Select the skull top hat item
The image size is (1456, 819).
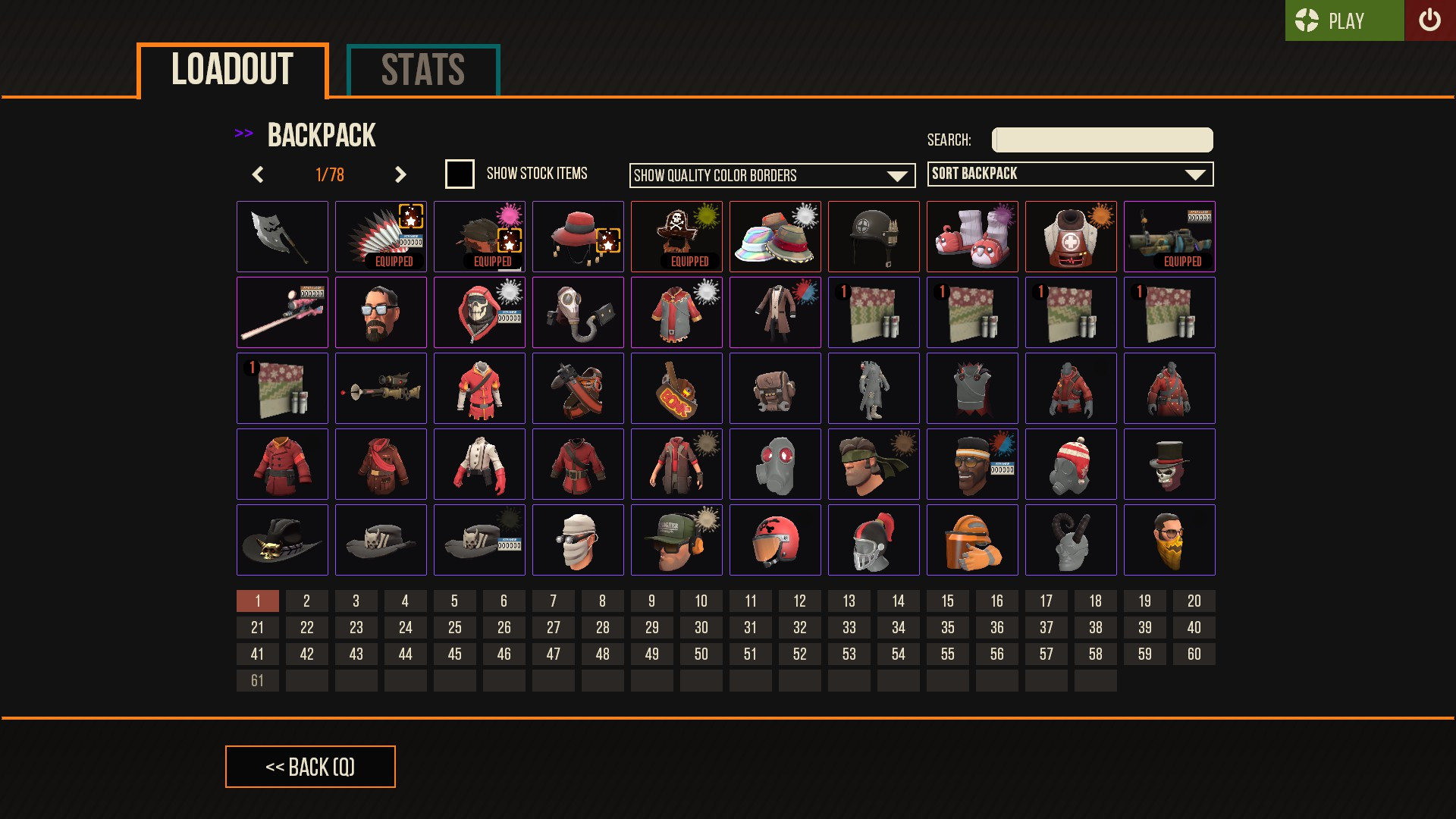[1169, 464]
